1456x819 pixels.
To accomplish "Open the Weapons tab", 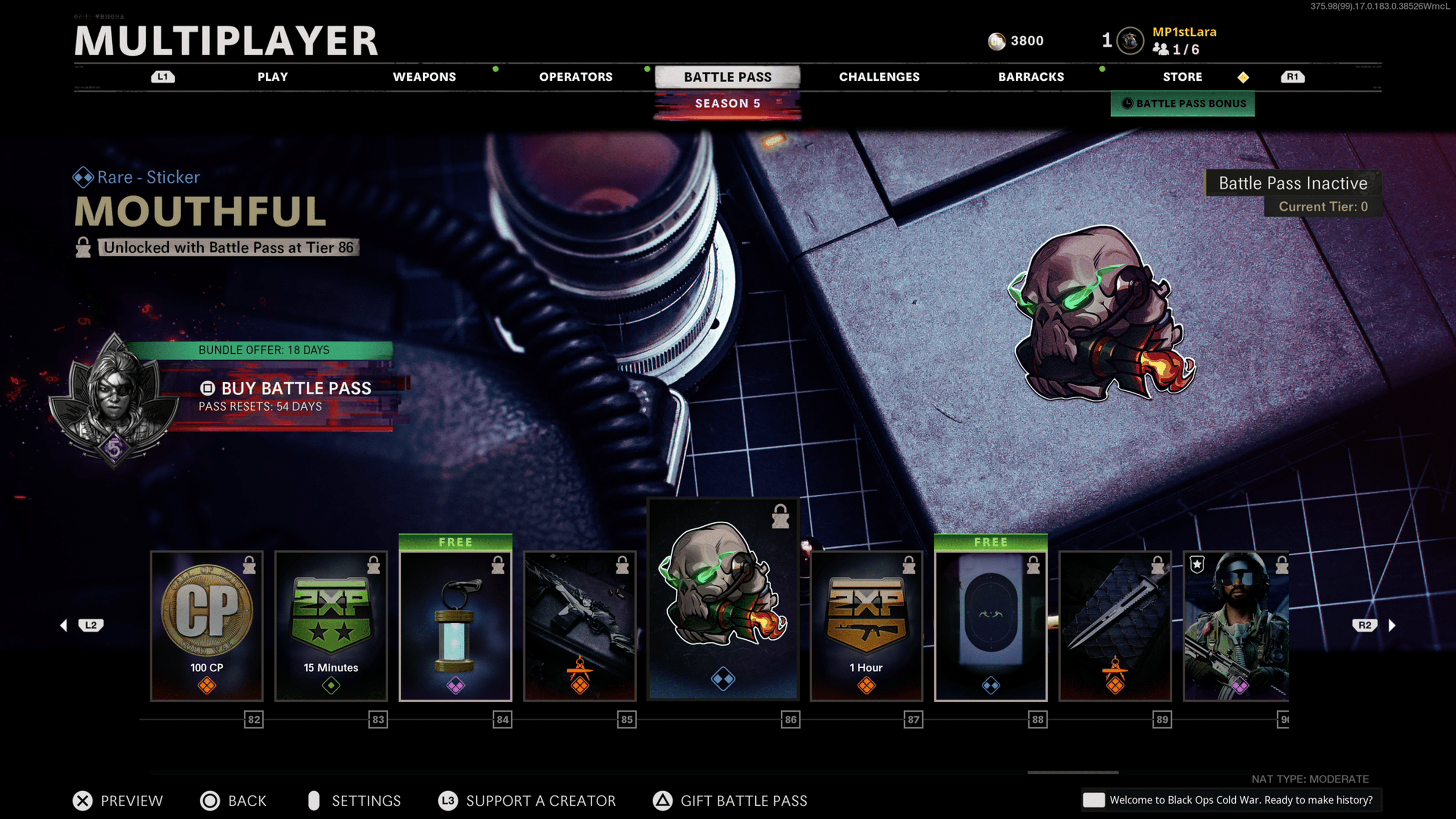I will point(424,77).
